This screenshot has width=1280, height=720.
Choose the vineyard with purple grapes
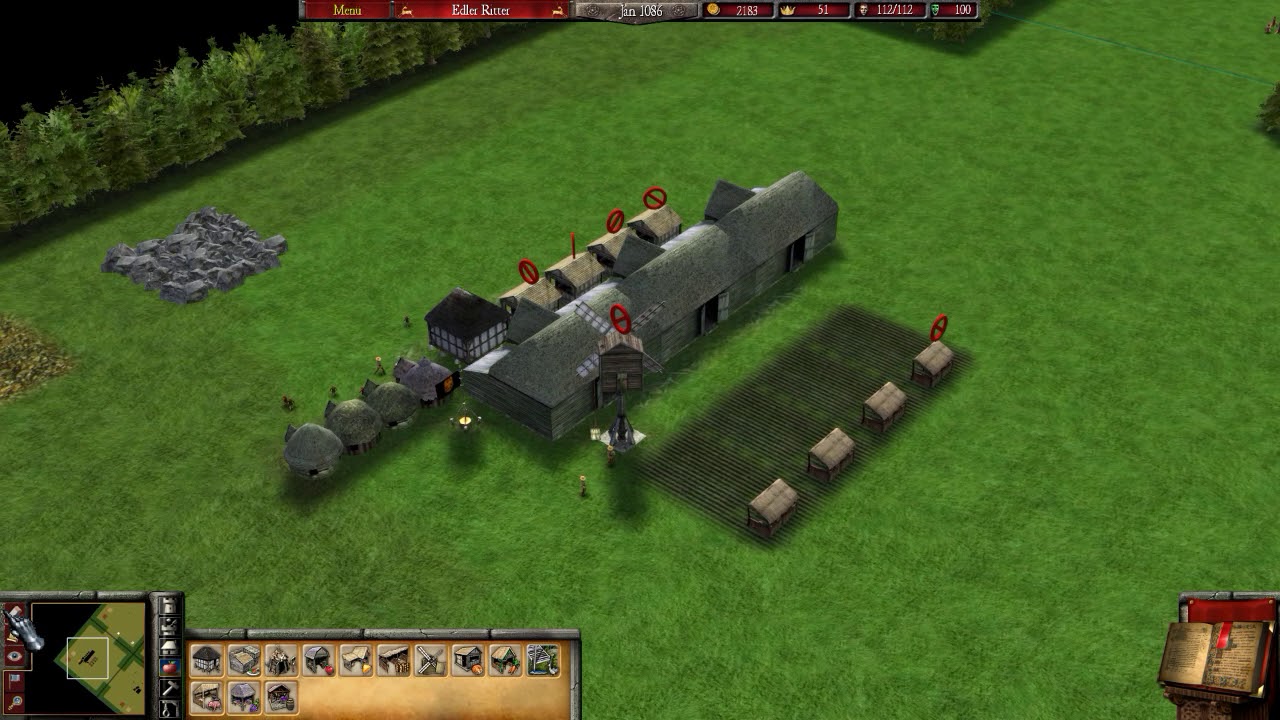click(244, 697)
